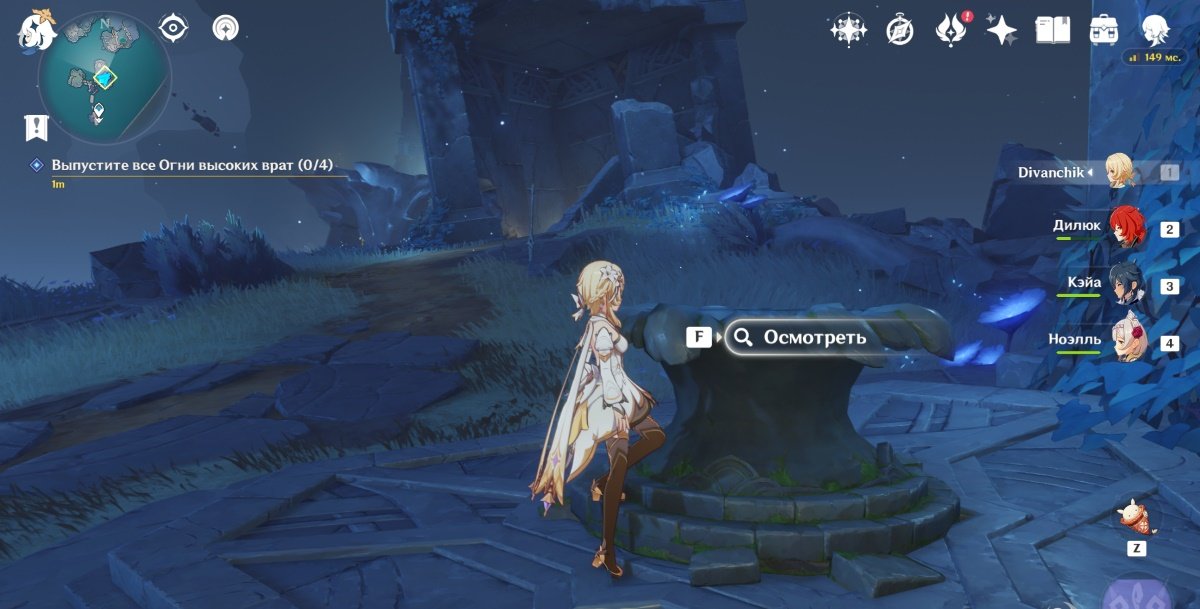
Task: Open the compass events icon
Action: pos(900,30)
